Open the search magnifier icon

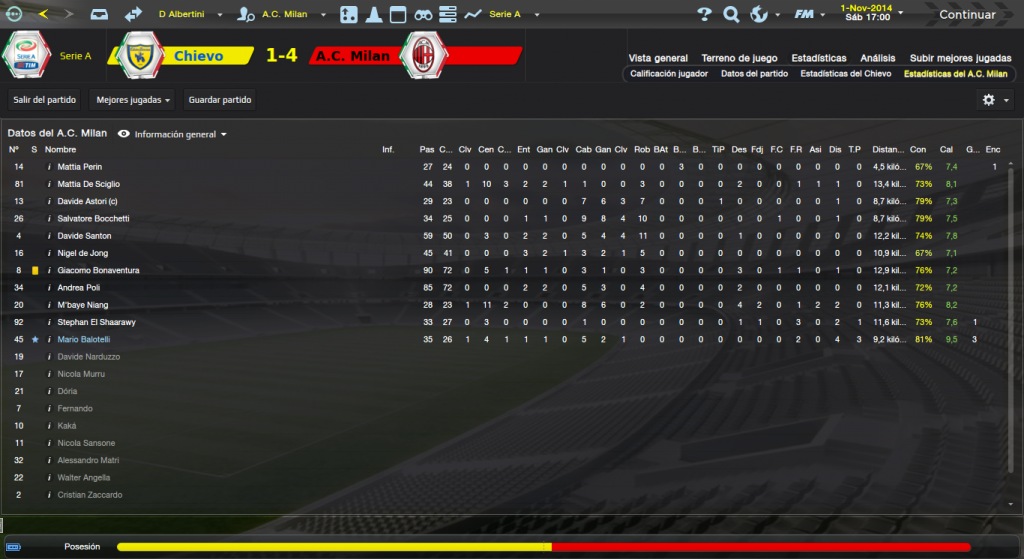coord(731,15)
